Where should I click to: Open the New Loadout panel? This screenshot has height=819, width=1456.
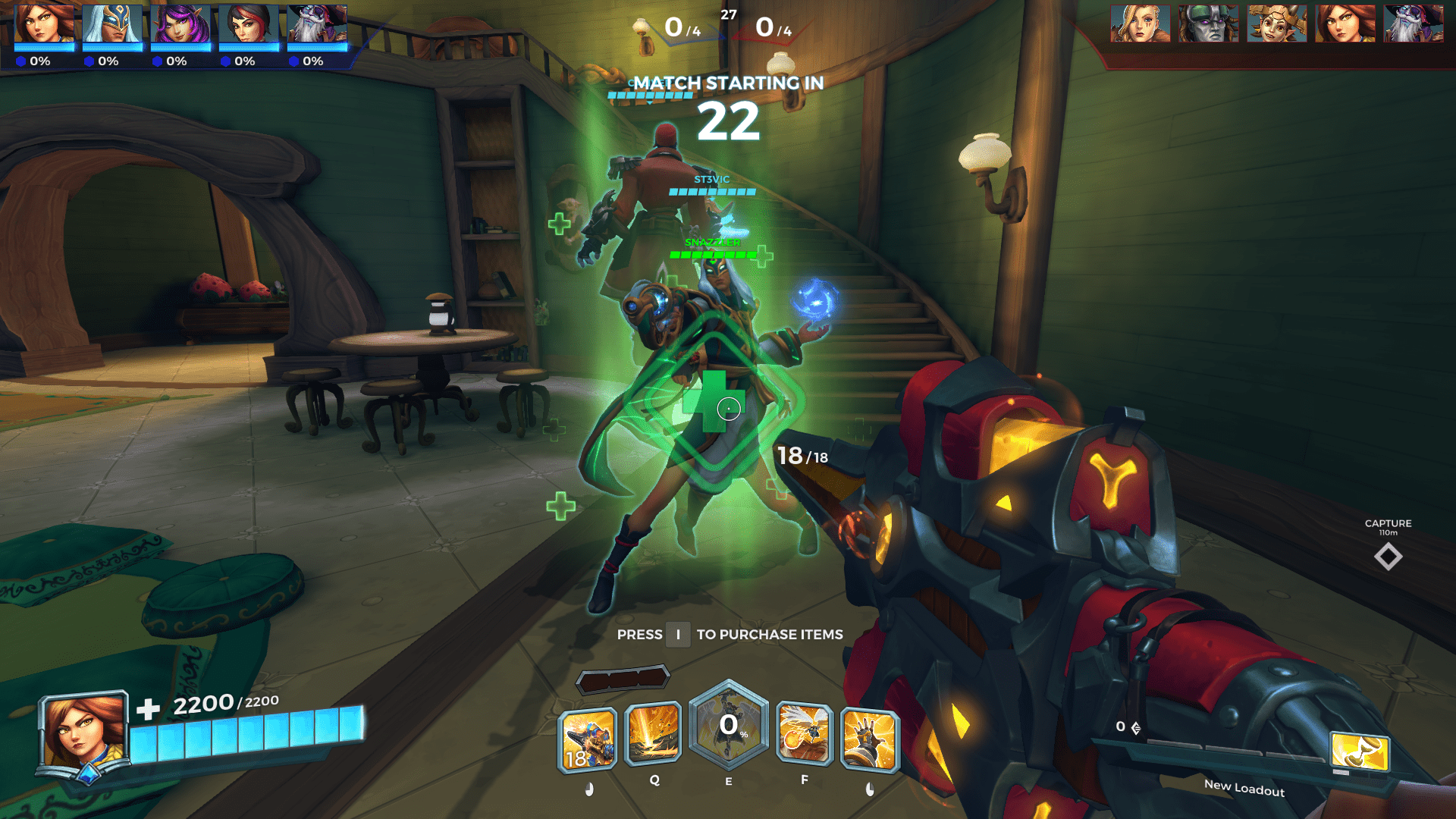tap(1244, 787)
